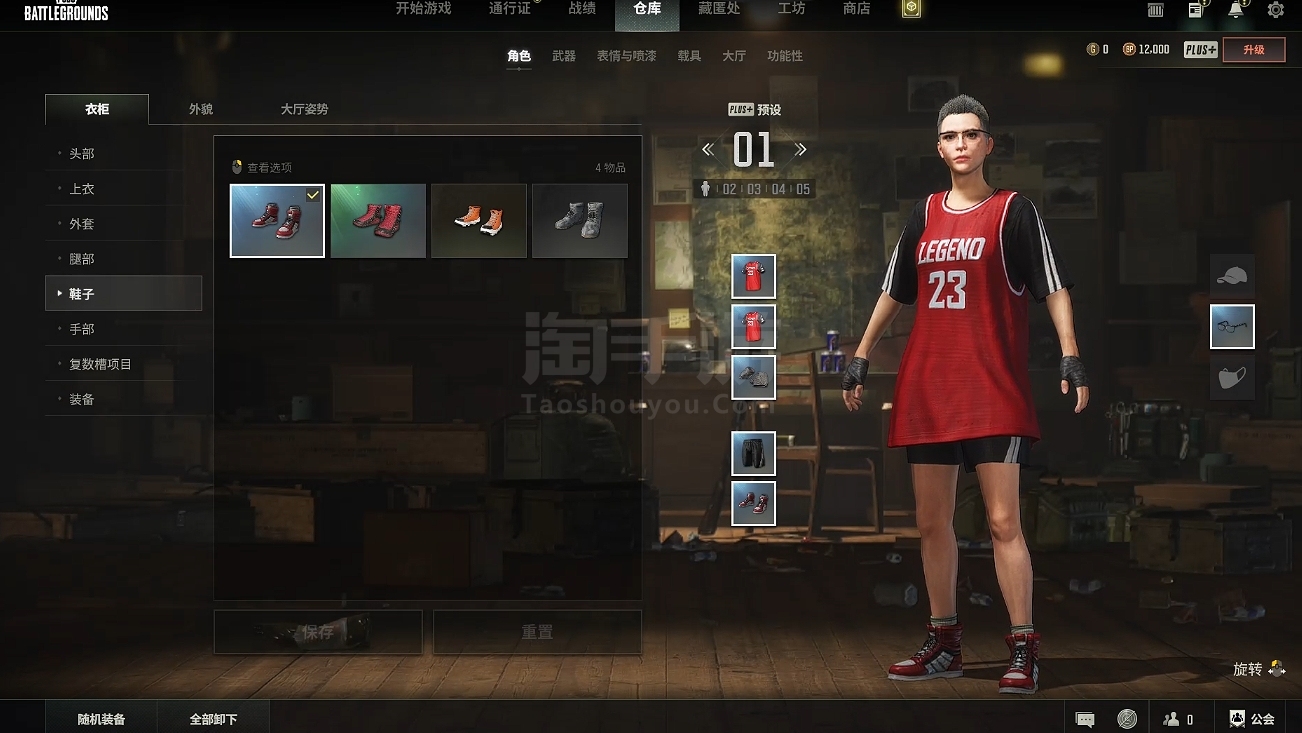Click the 升级 upgrade button
The image size is (1302, 733).
[1253, 49]
